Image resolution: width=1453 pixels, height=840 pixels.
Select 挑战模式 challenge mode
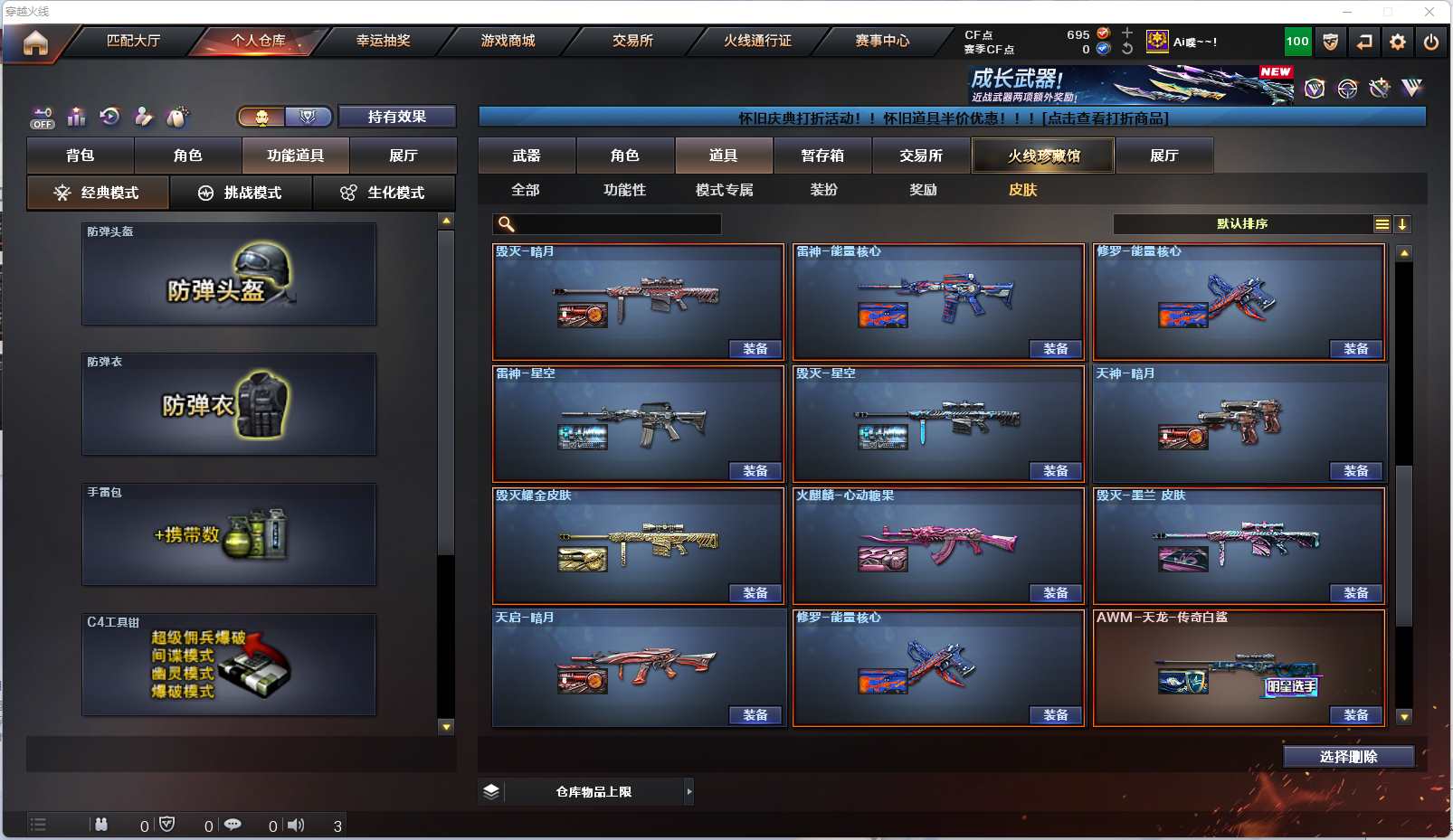pos(241,193)
